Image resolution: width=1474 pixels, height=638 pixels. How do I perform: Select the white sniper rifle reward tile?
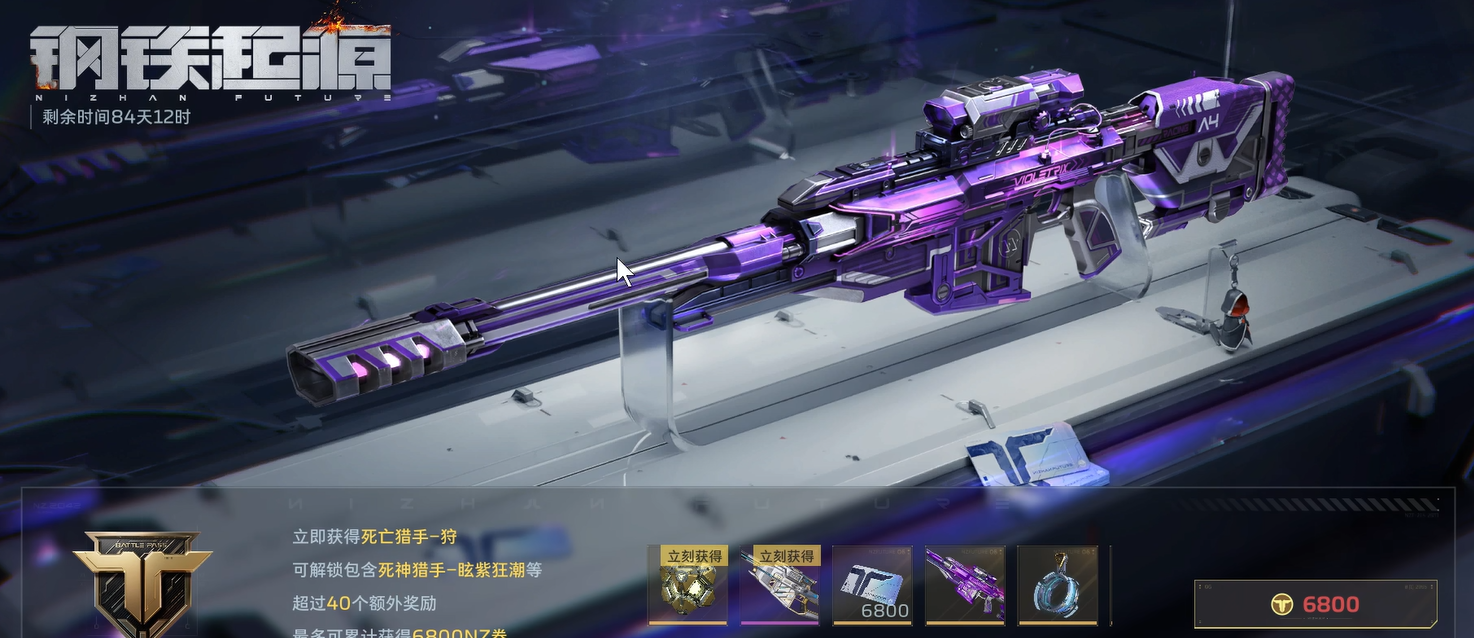[780, 585]
